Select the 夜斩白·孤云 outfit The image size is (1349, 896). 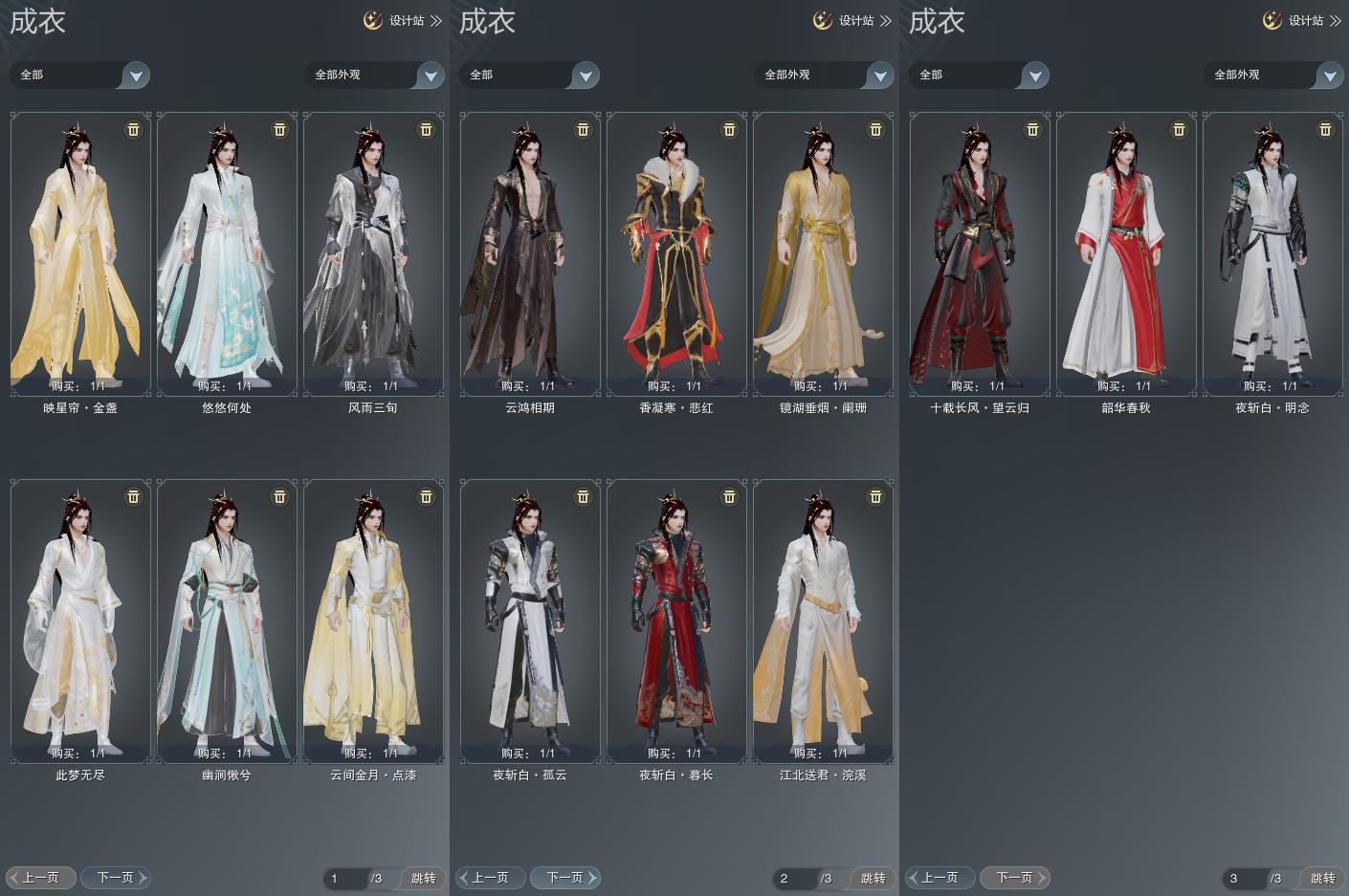tap(530, 621)
